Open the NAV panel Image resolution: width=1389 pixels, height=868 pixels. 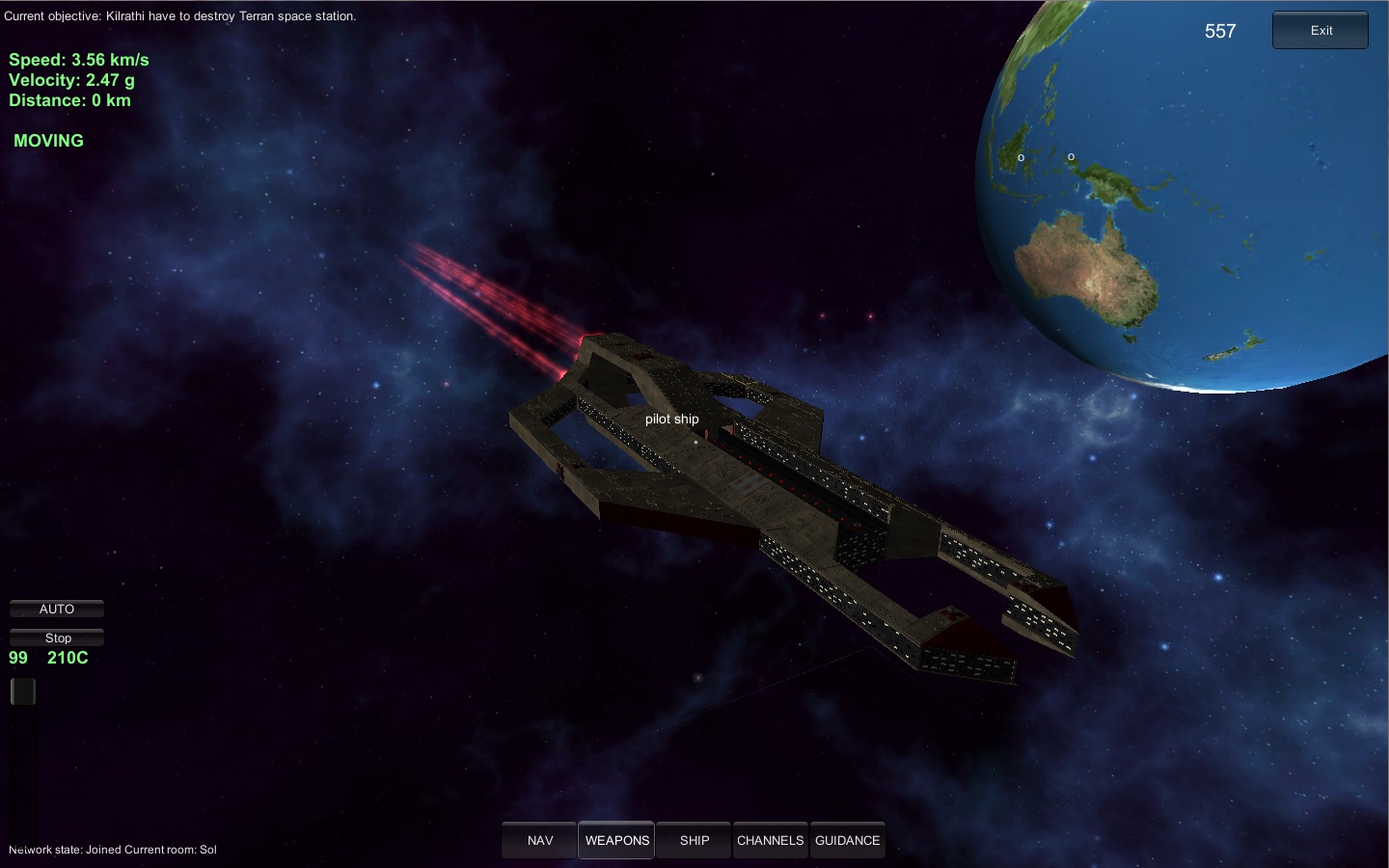[539, 840]
